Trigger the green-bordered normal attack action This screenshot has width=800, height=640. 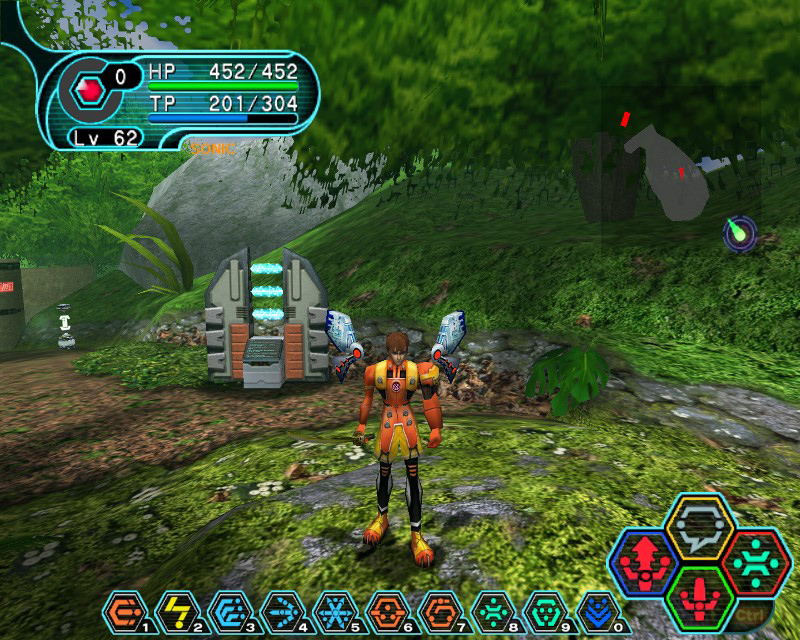click(700, 594)
